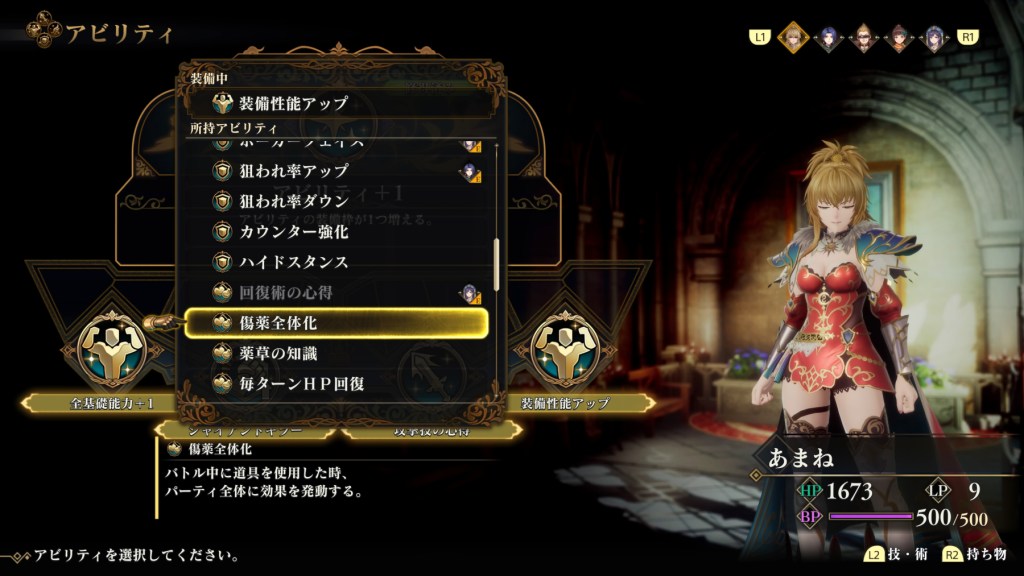Viewport: 1024px width, 576px height.
Task: Switch to the blue-haired character portrait
Action: click(x=829, y=38)
